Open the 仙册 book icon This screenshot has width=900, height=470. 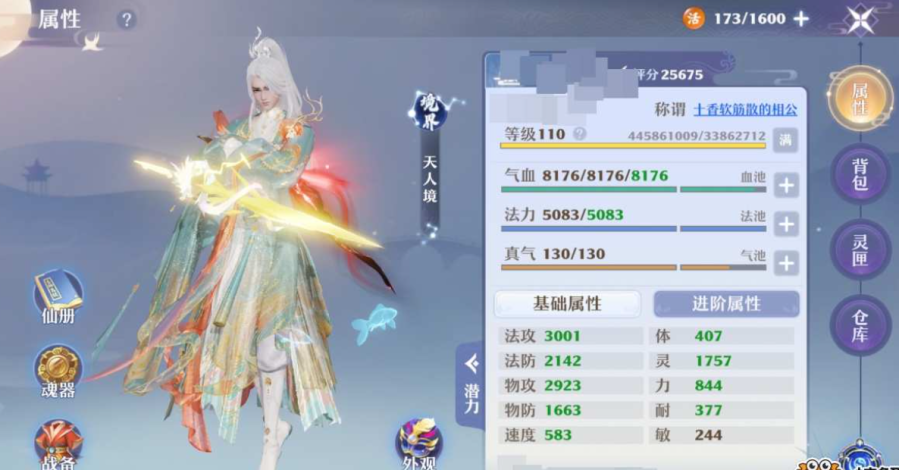pyautogui.click(x=56, y=298)
